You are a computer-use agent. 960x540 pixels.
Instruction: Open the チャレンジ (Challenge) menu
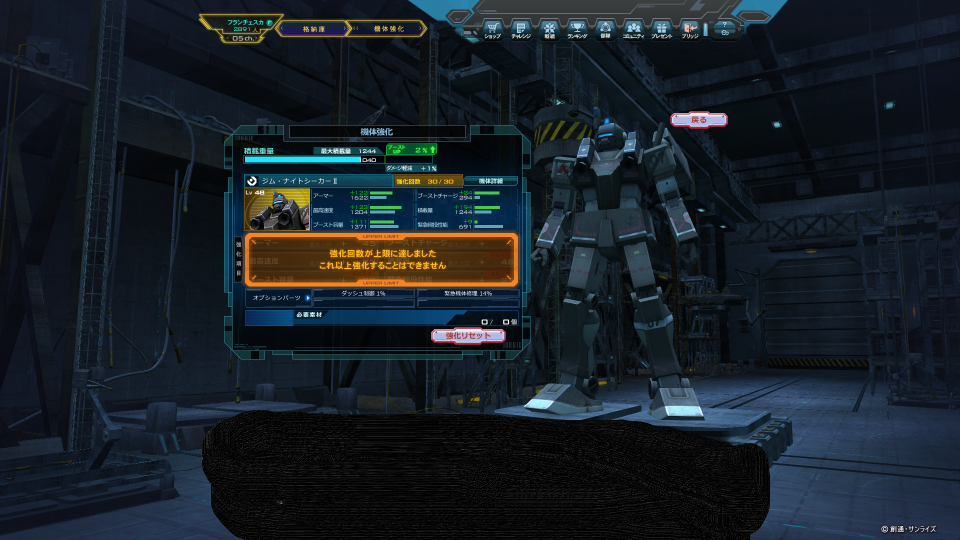click(x=520, y=27)
